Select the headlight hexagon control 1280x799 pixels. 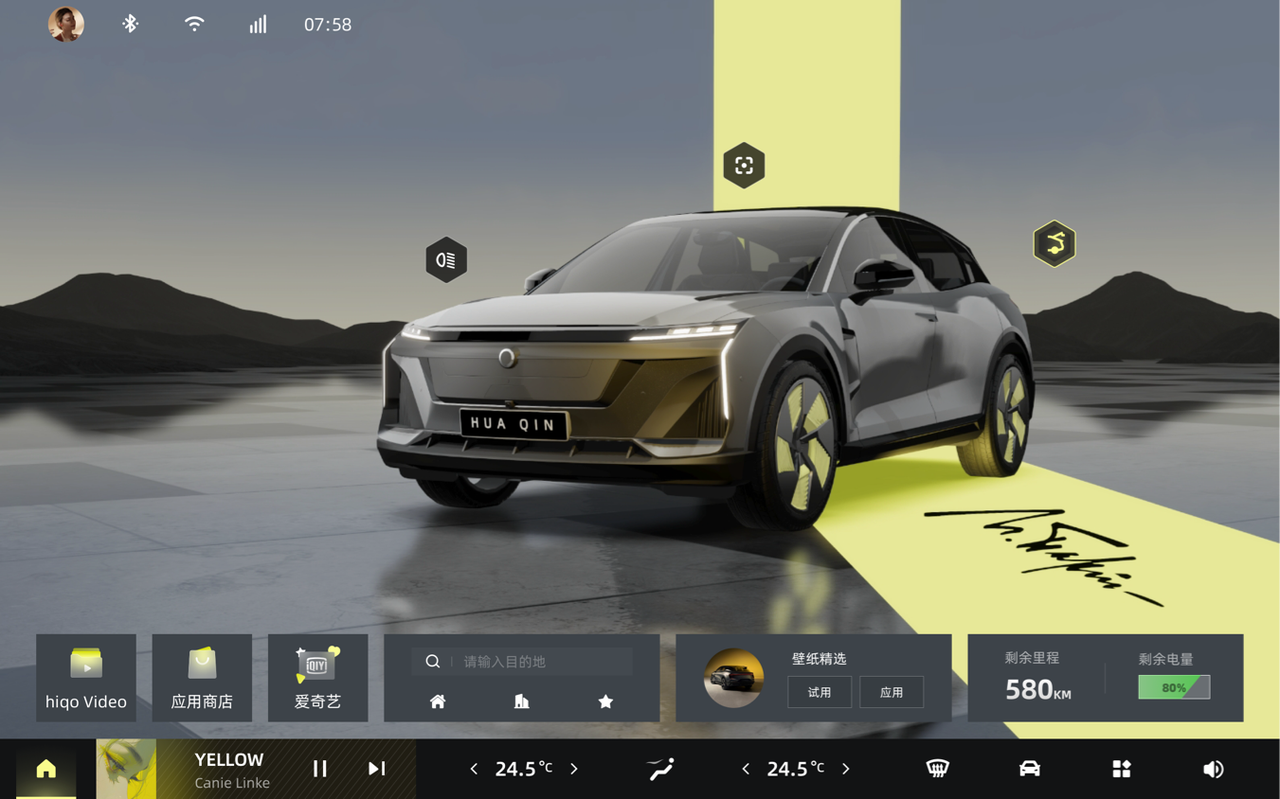[446, 260]
